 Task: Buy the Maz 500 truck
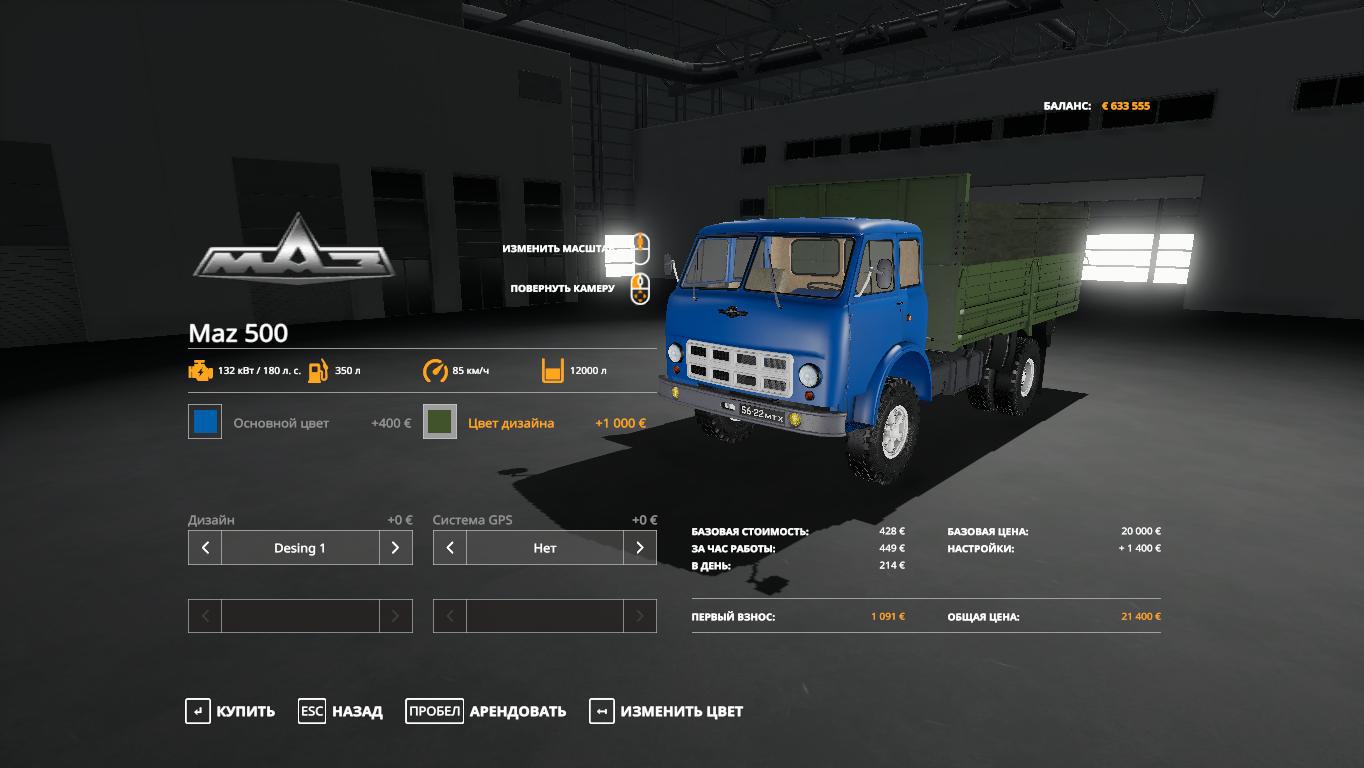pyautogui.click(x=230, y=712)
